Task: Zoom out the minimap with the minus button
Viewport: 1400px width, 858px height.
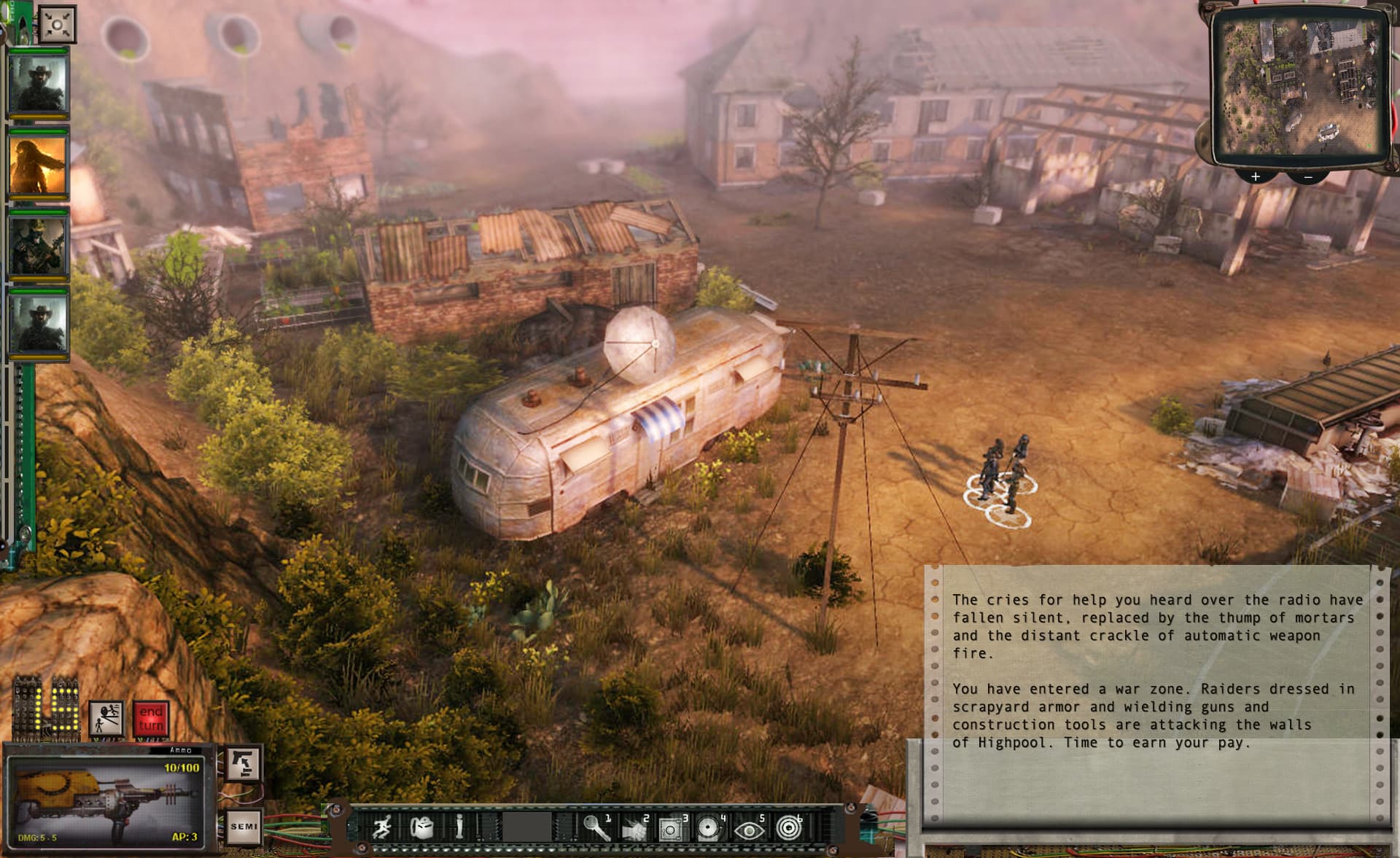Action: click(1309, 177)
